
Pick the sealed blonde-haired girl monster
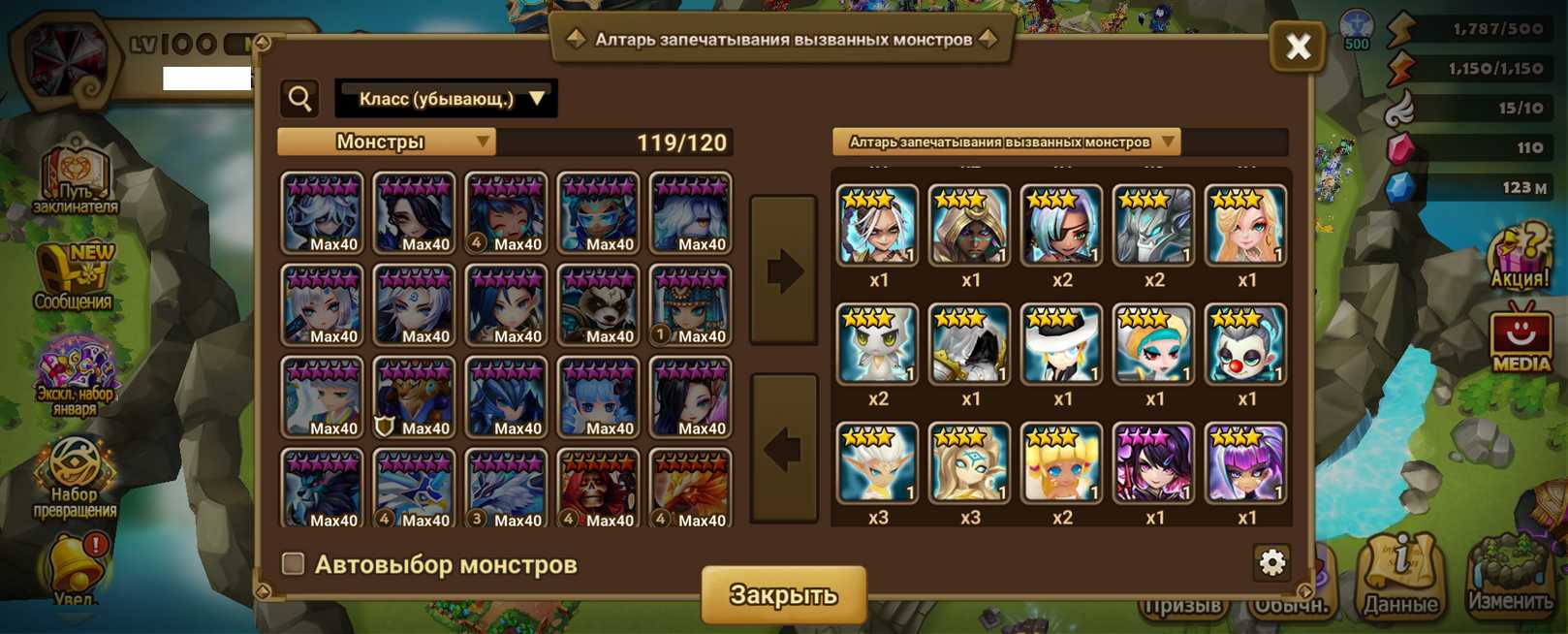[1245, 226]
